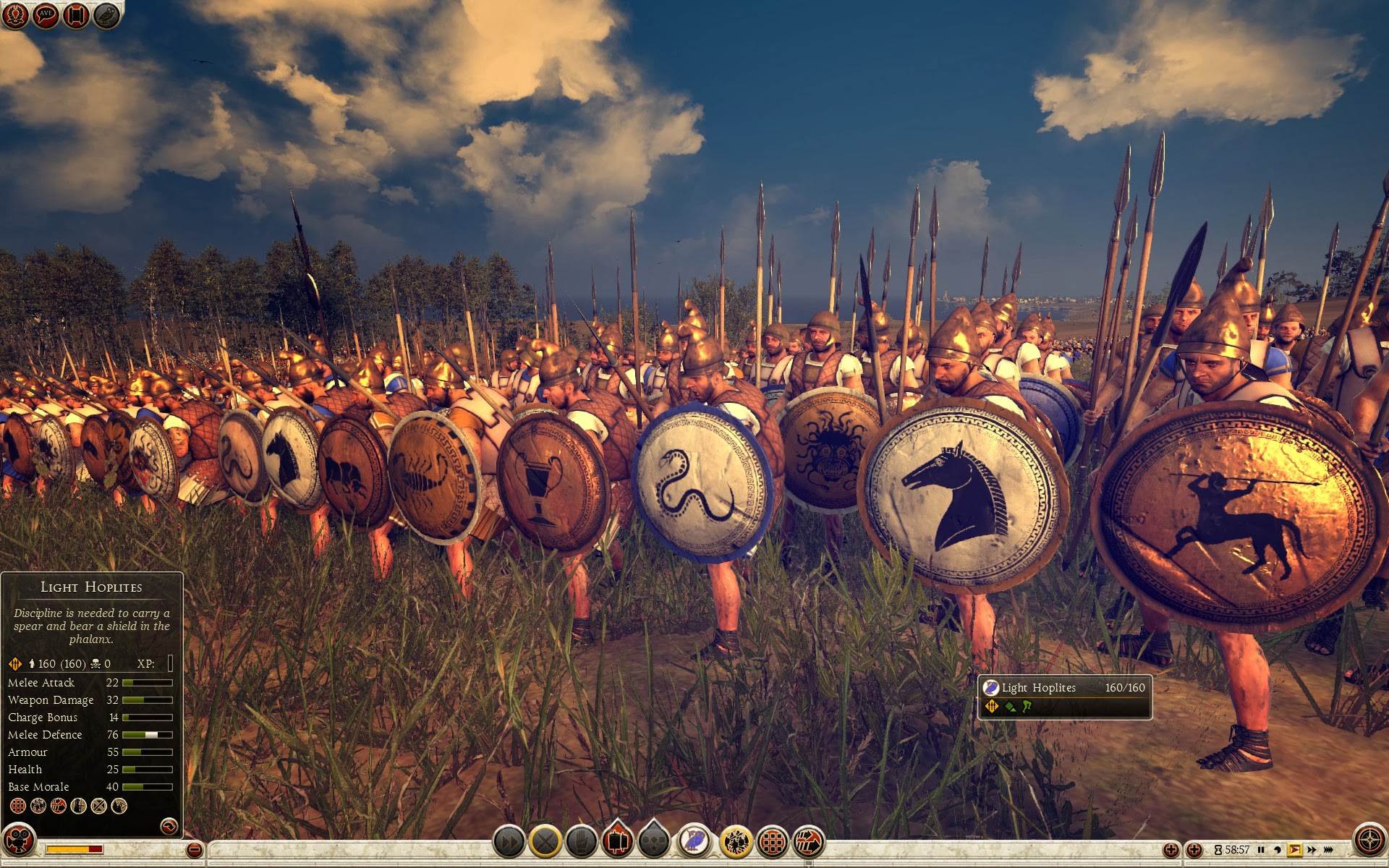The image size is (1389, 868).
Task: Toggle the double-arrow run button
Action: [509, 842]
